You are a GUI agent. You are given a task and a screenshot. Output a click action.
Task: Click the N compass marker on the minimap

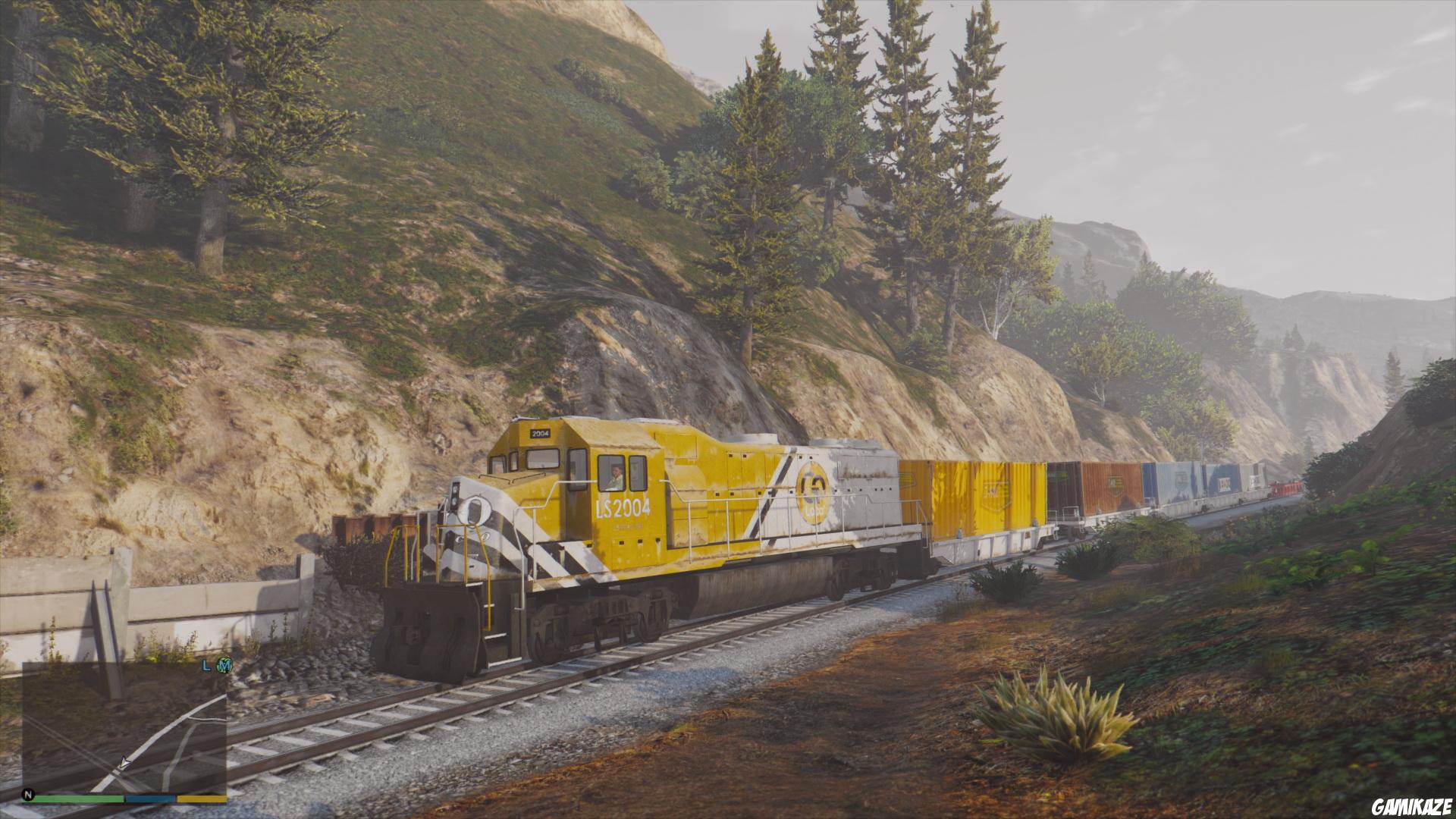click(29, 795)
